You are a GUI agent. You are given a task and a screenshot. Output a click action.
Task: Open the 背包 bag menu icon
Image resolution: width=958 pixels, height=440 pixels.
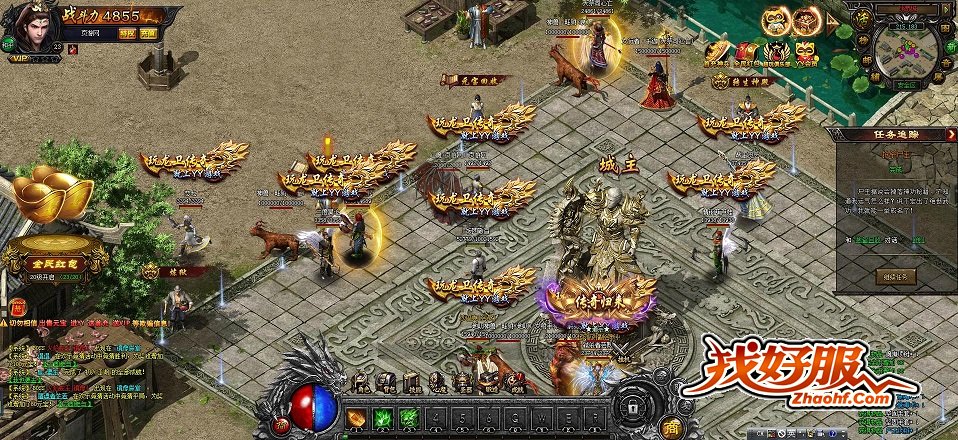pos(385,381)
